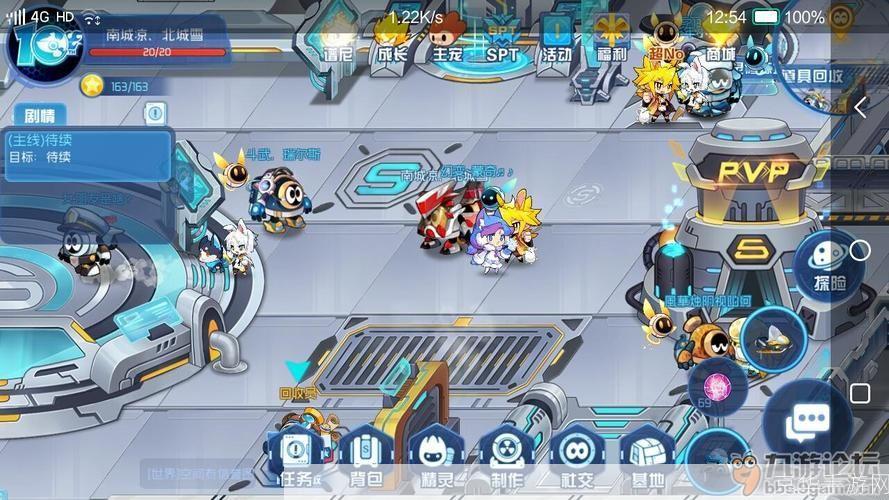Open the 福利 welfare rewards
The height and width of the screenshot is (500, 889).
[610, 38]
